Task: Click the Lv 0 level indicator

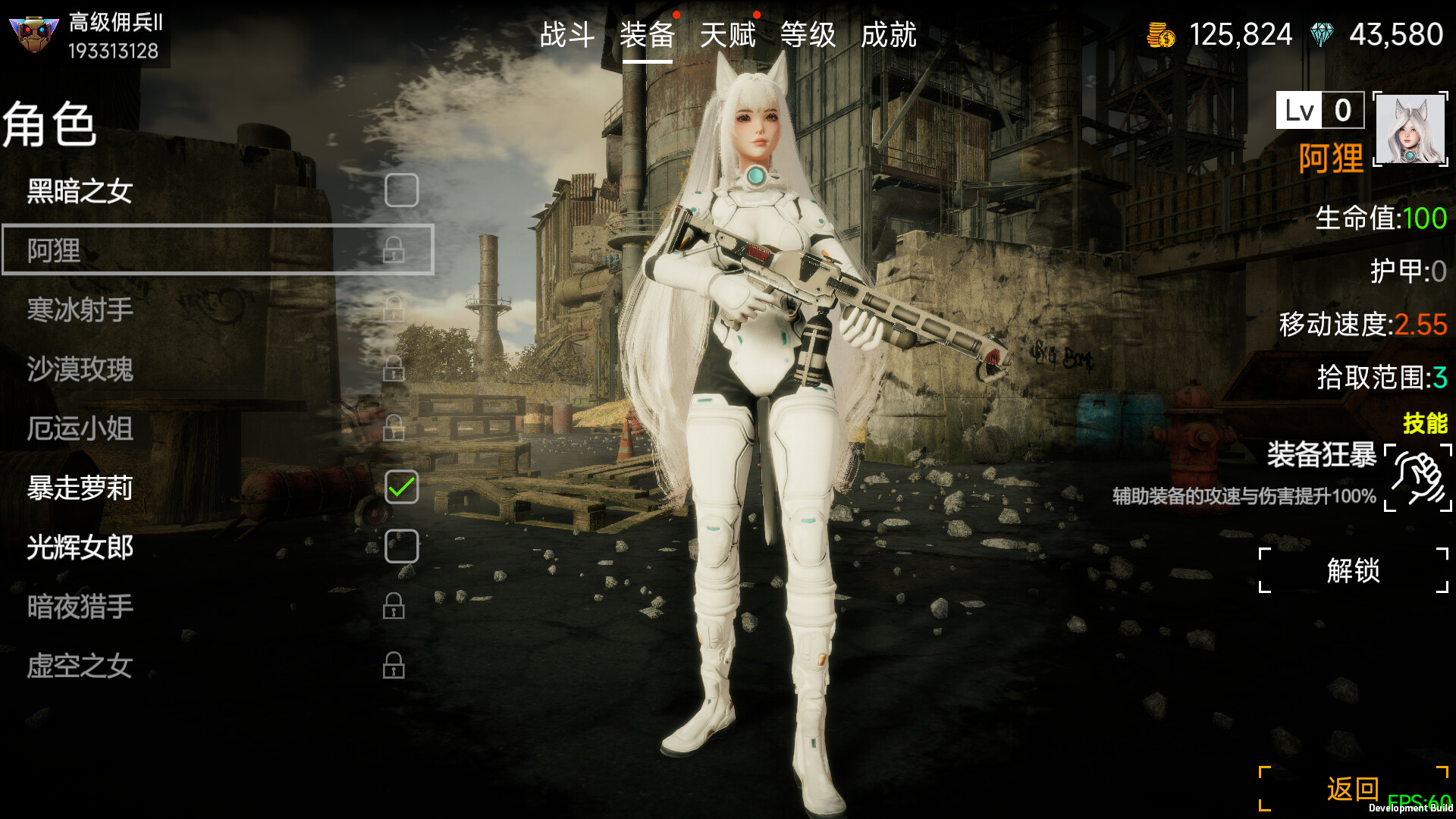Action: pyautogui.click(x=1319, y=111)
